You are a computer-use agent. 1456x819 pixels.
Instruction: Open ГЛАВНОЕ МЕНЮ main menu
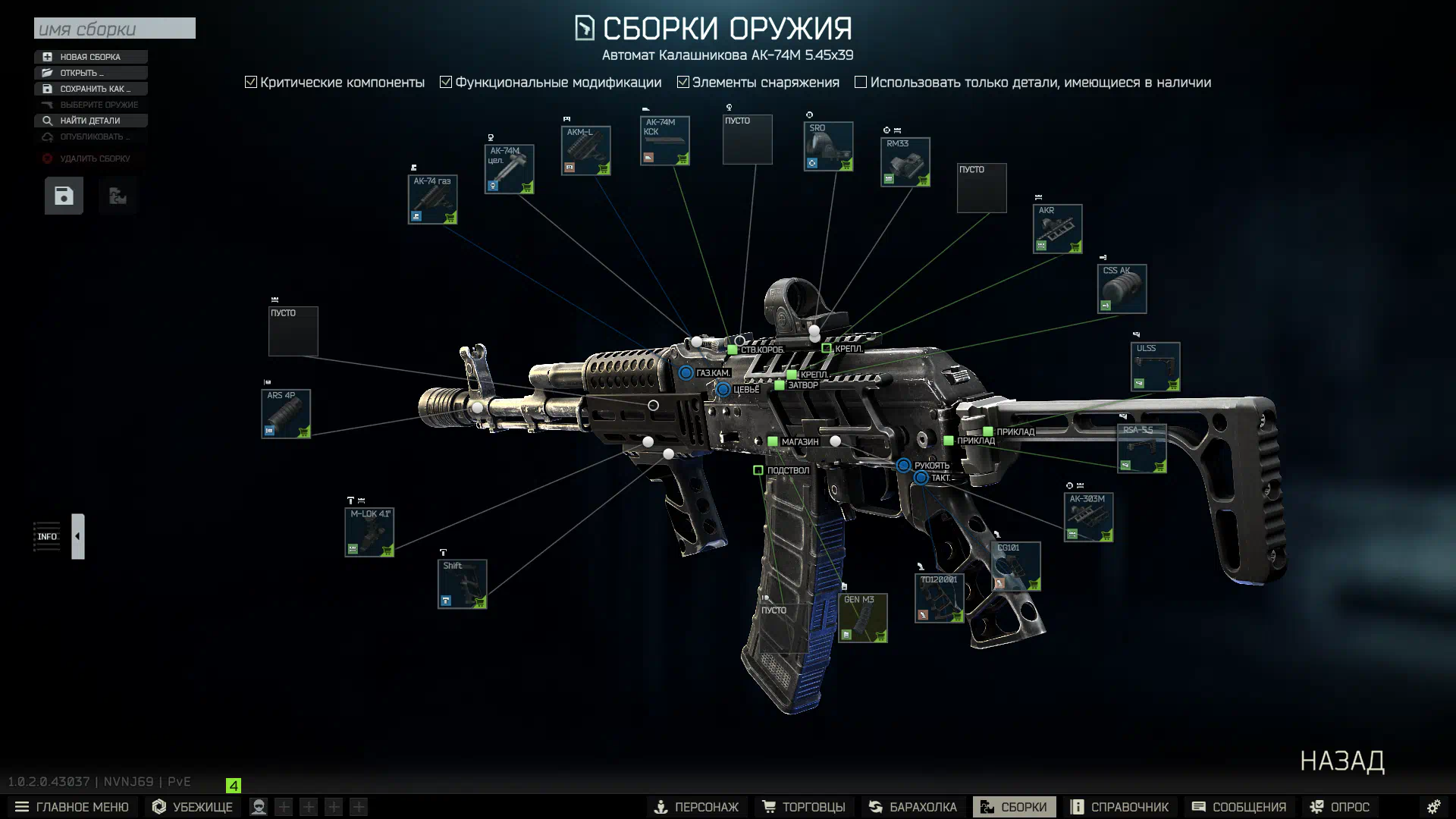(x=72, y=807)
